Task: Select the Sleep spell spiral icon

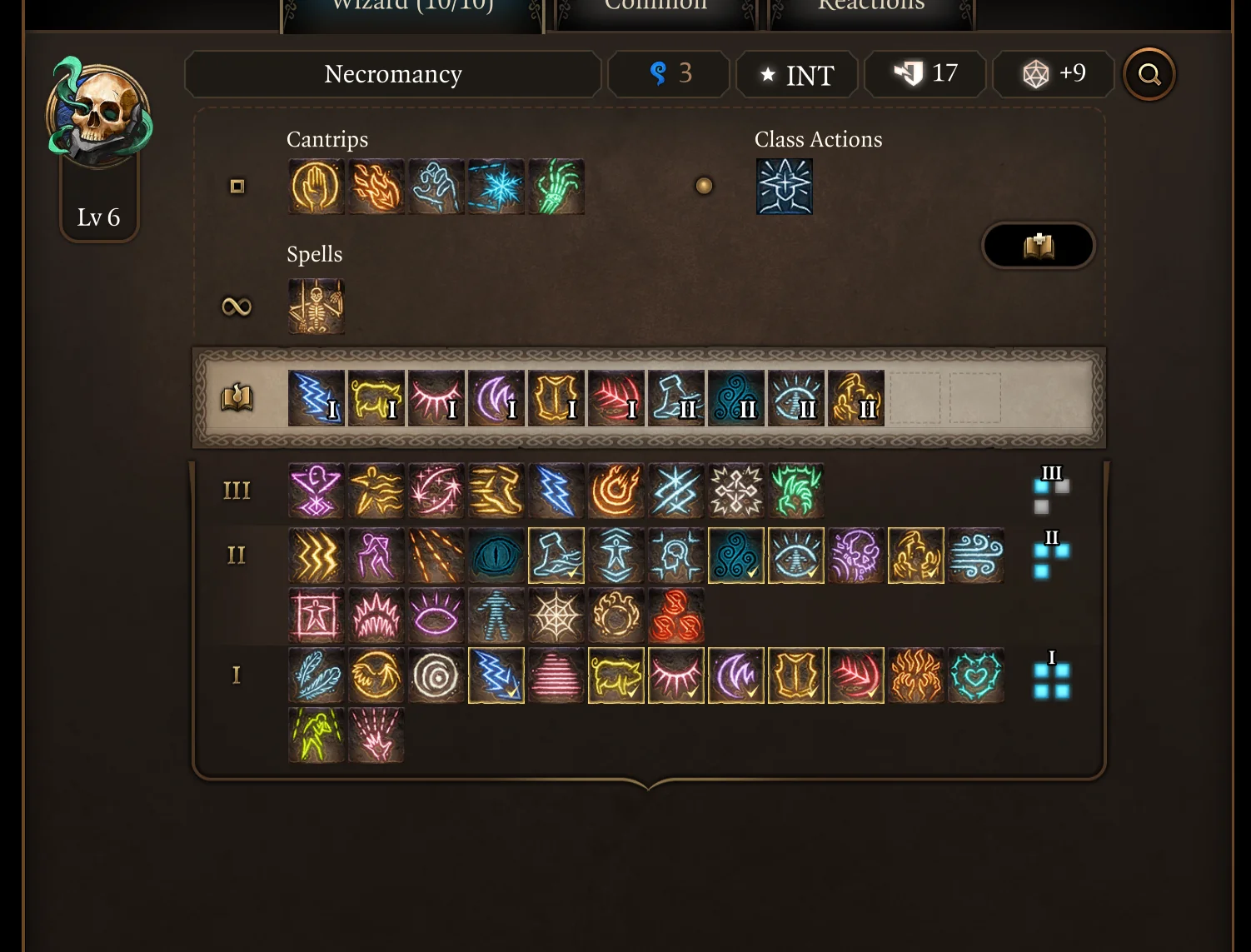Action: click(x=436, y=675)
